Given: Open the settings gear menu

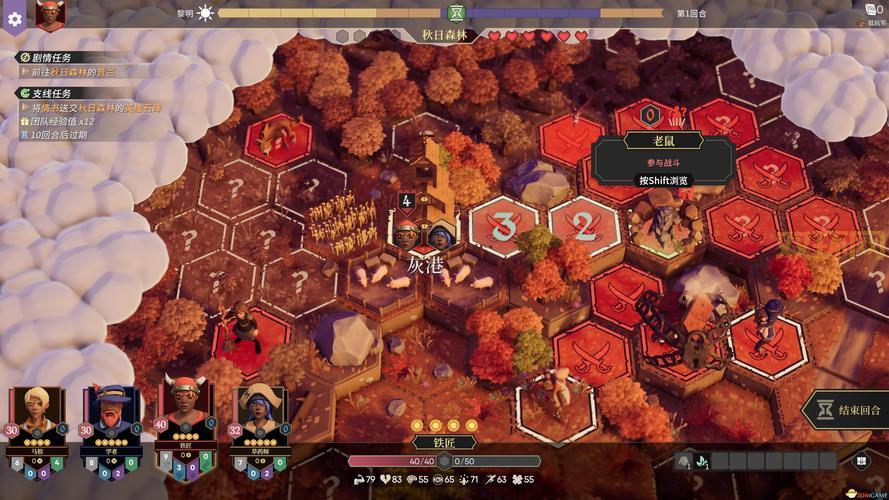Looking at the screenshot, I should 14,20.
